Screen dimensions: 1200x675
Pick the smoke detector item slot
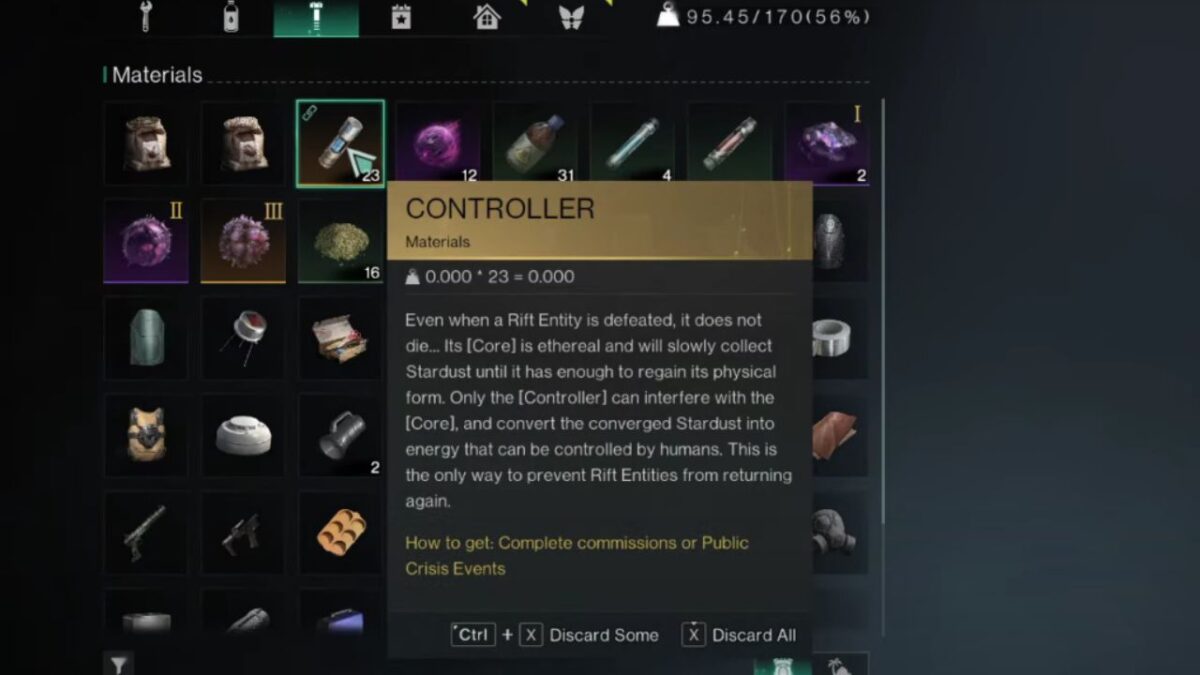tap(243, 435)
